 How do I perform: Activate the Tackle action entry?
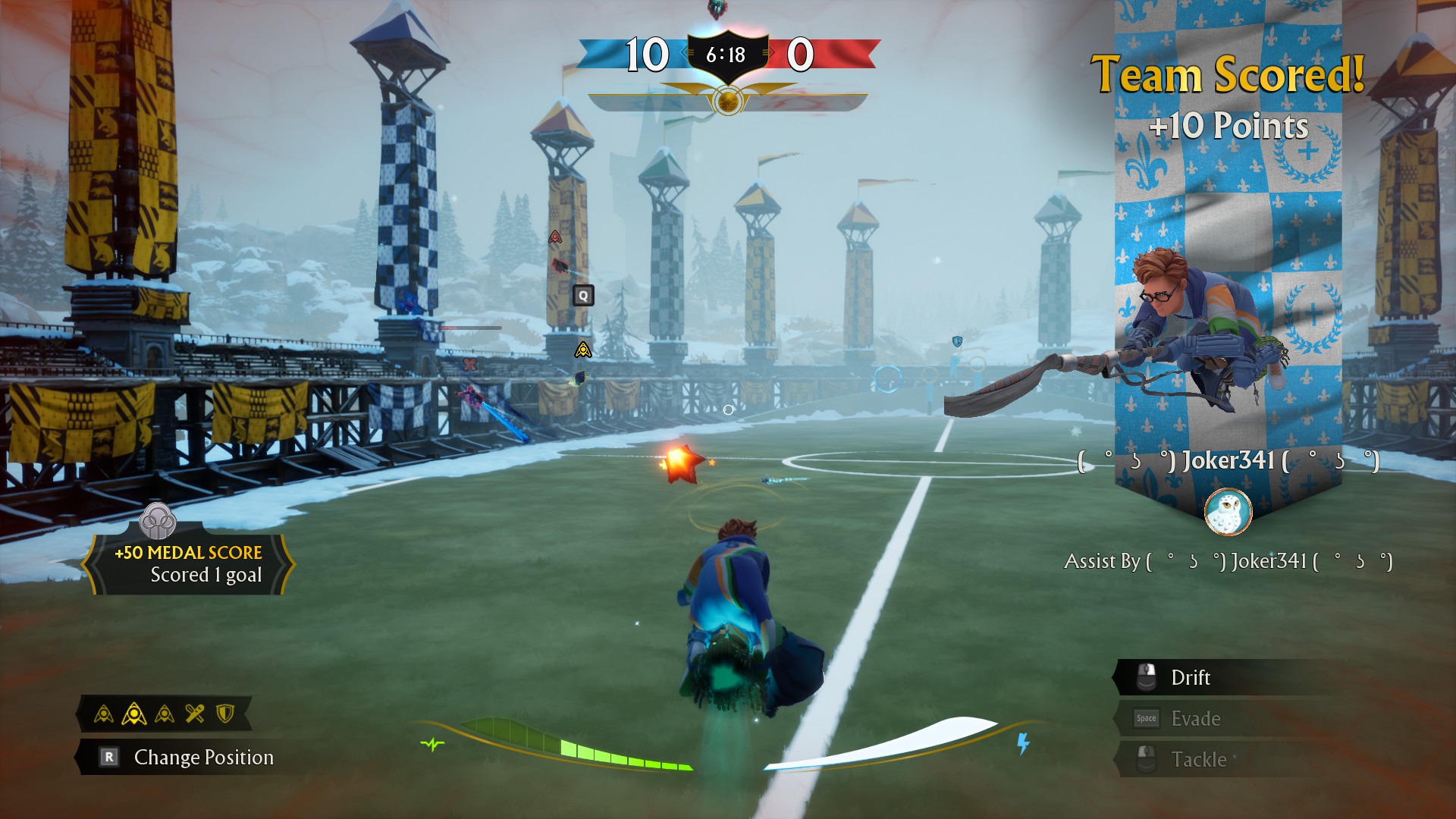1198,759
